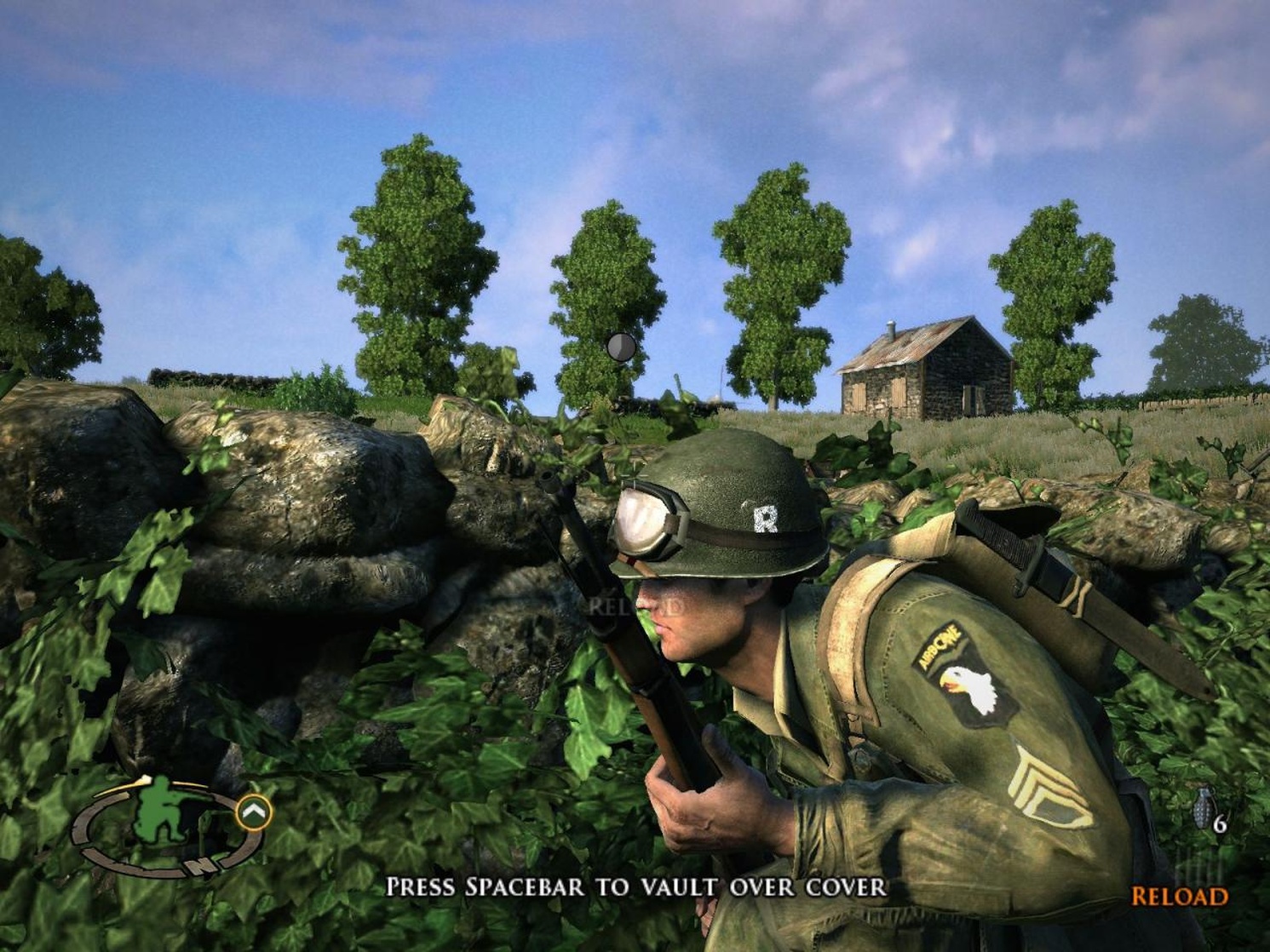This screenshot has height=952, width=1270.
Task: Toggle the crouch stance chevron indicator
Action: click(x=252, y=811)
